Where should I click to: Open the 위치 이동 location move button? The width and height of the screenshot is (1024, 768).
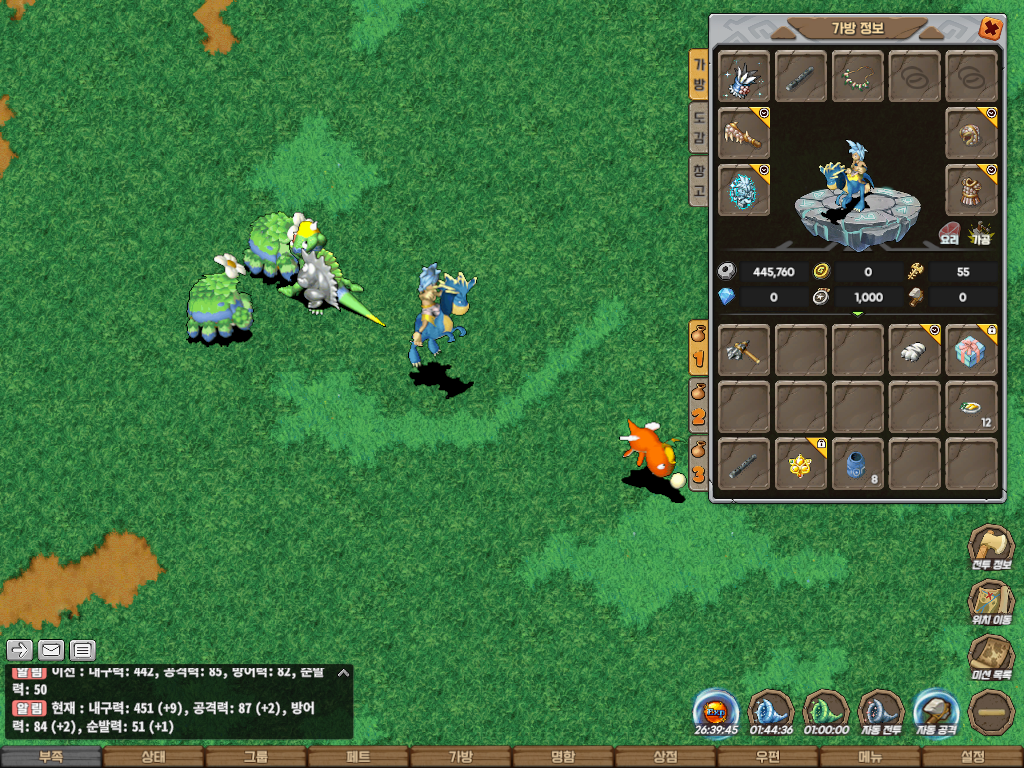coord(989,605)
